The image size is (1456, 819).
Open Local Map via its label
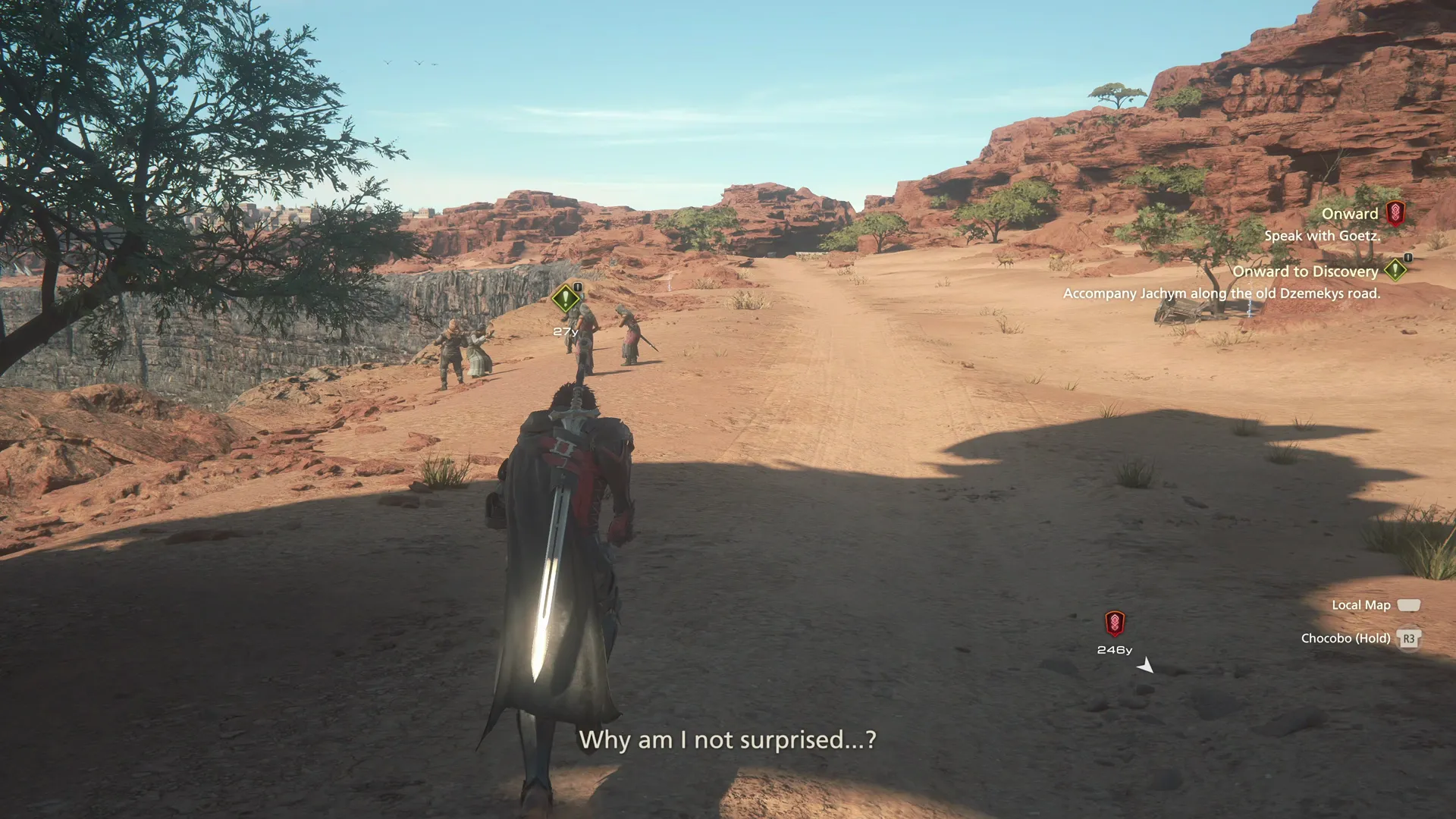[1360, 604]
